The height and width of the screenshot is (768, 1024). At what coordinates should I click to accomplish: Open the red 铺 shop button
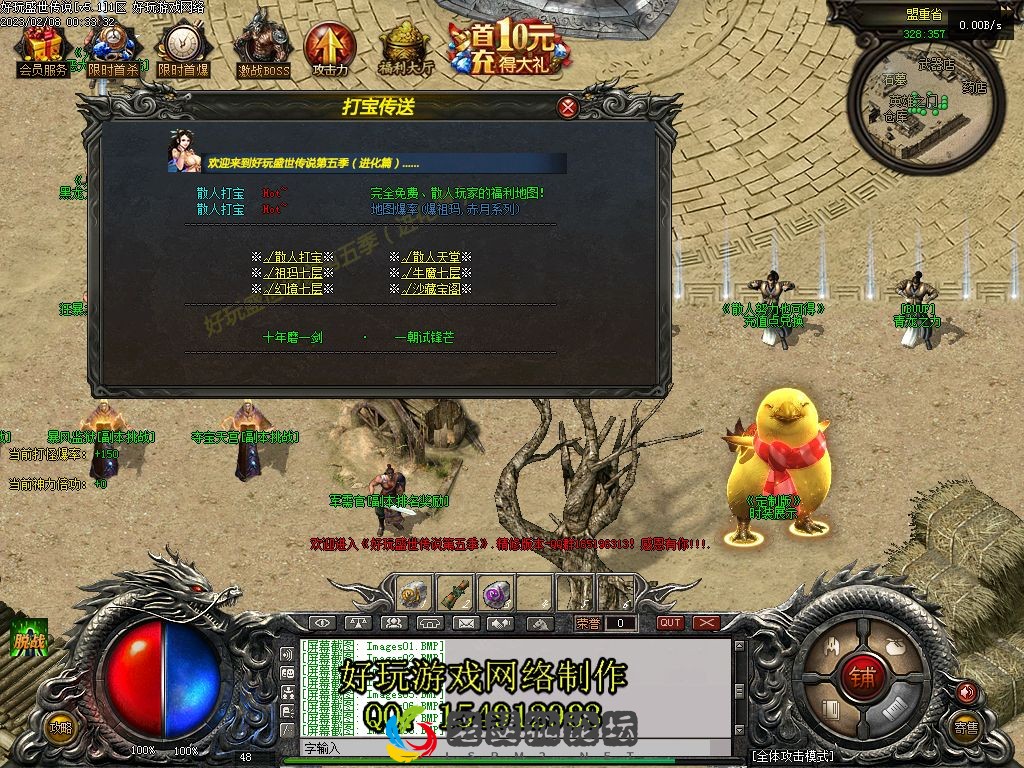pyautogui.click(x=862, y=677)
